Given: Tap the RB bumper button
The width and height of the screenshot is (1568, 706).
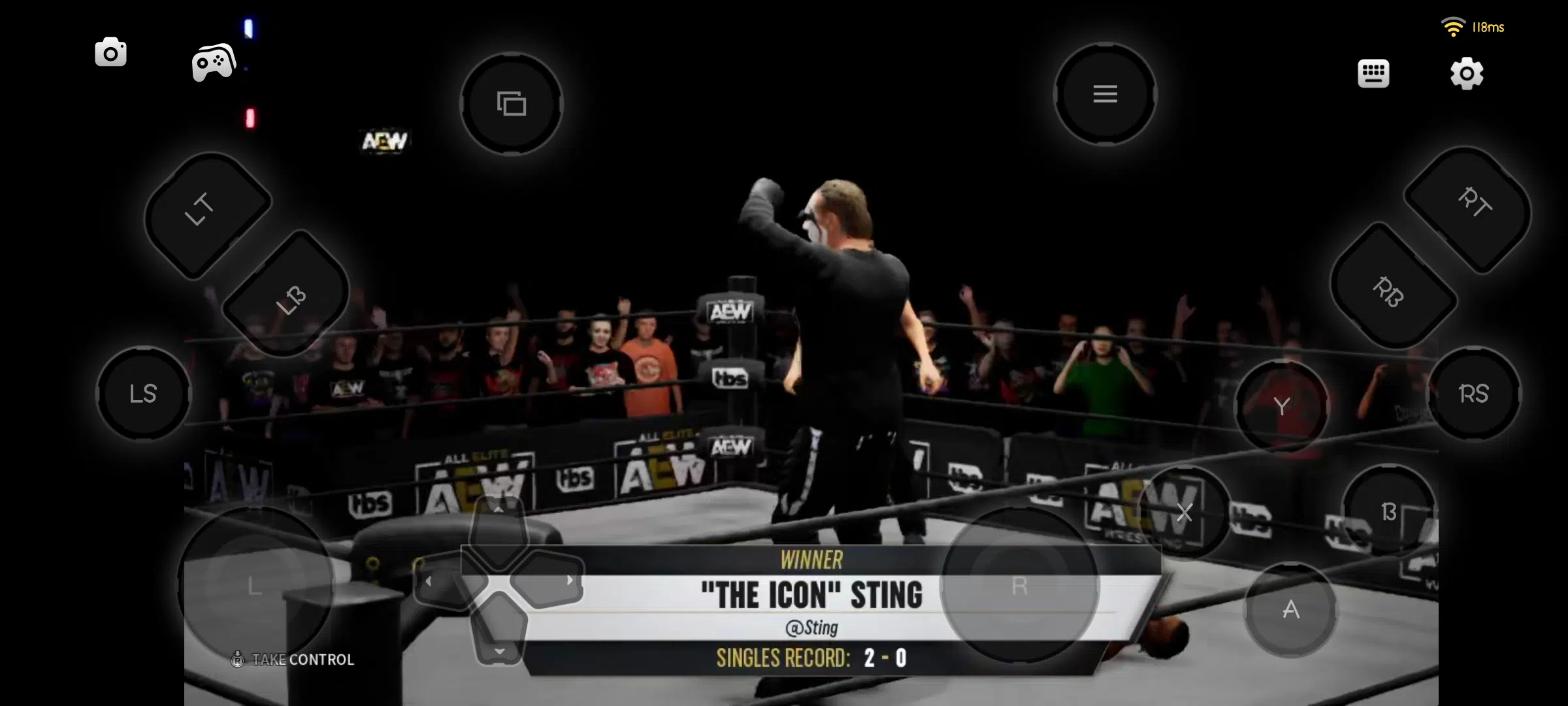Looking at the screenshot, I should pyautogui.click(x=1392, y=286).
